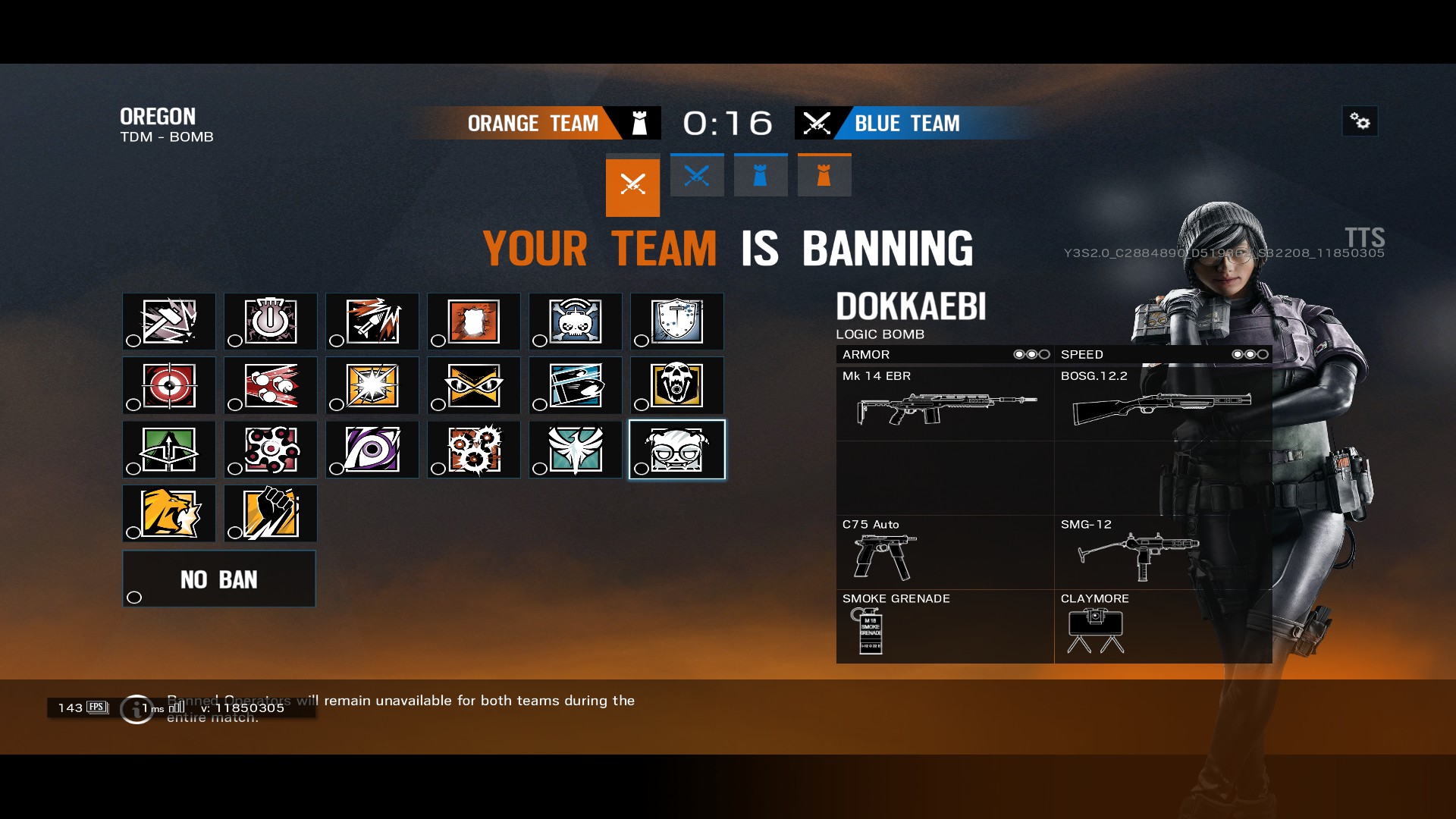
Task: Select Ash's breaching round icon
Action: [x=372, y=322]
